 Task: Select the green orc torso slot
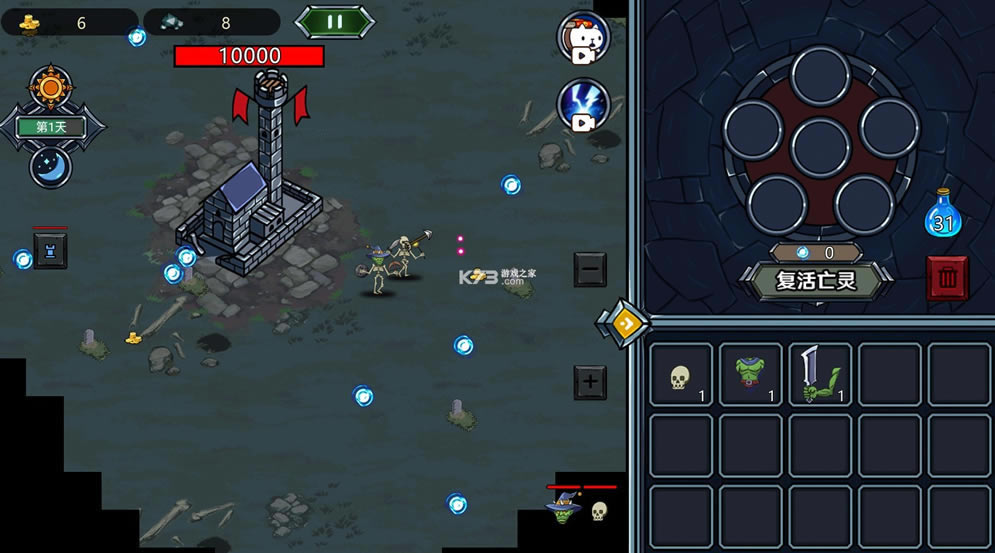coord(751,376)
